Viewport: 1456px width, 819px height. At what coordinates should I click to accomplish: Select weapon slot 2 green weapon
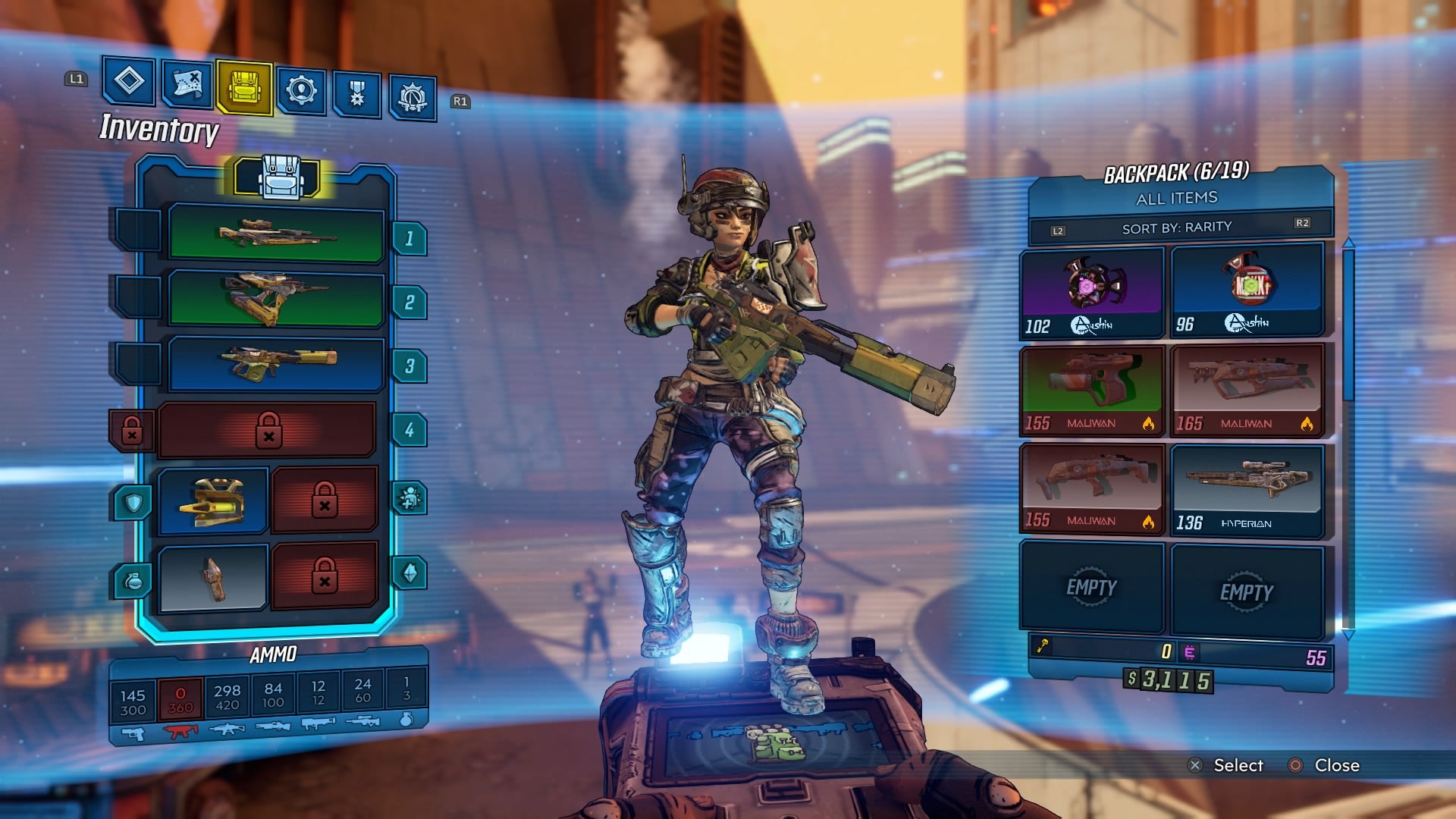coord(276,299)
